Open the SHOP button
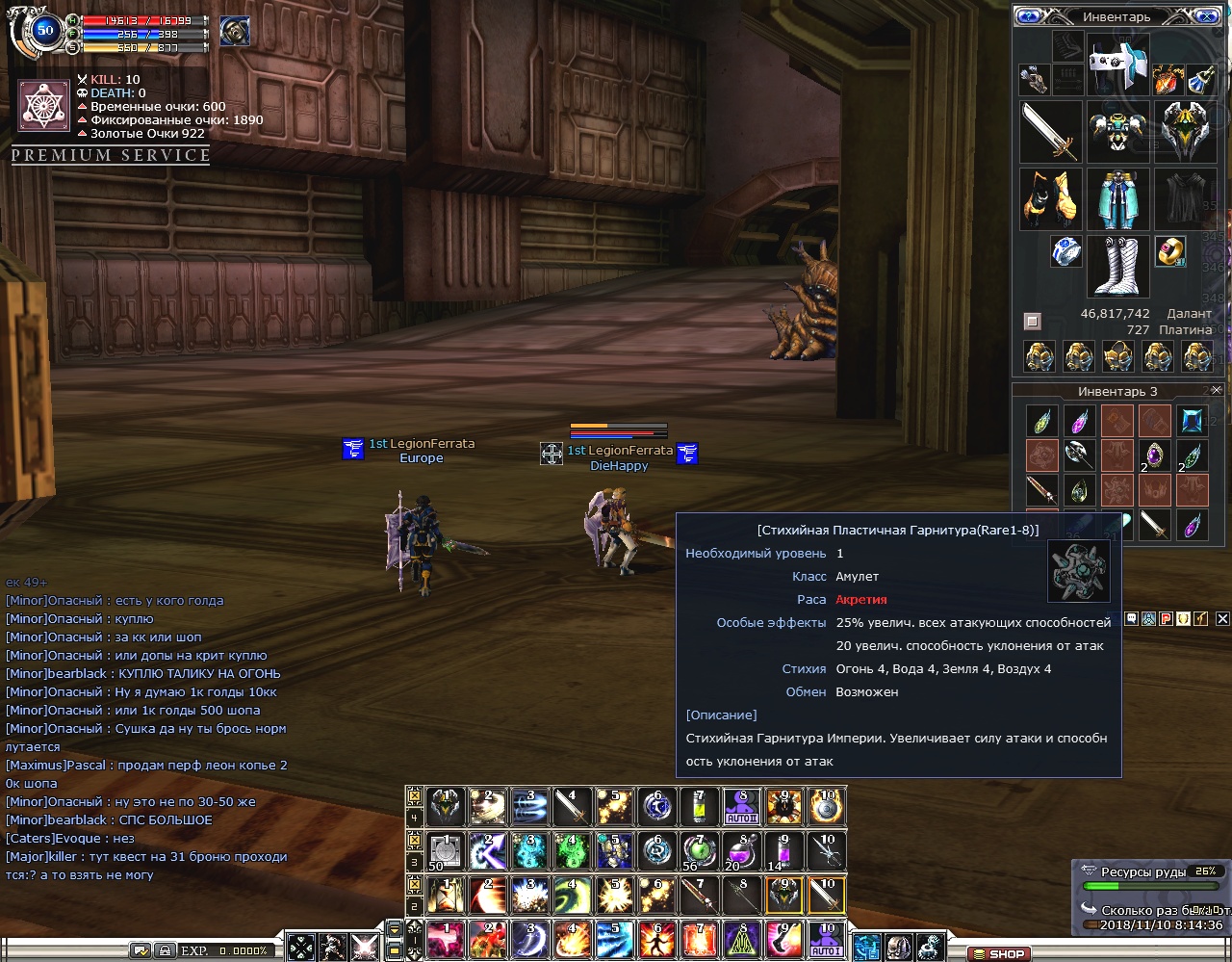Image resolution: width=1232 pixels, height=962 pixels. point(998,953)
